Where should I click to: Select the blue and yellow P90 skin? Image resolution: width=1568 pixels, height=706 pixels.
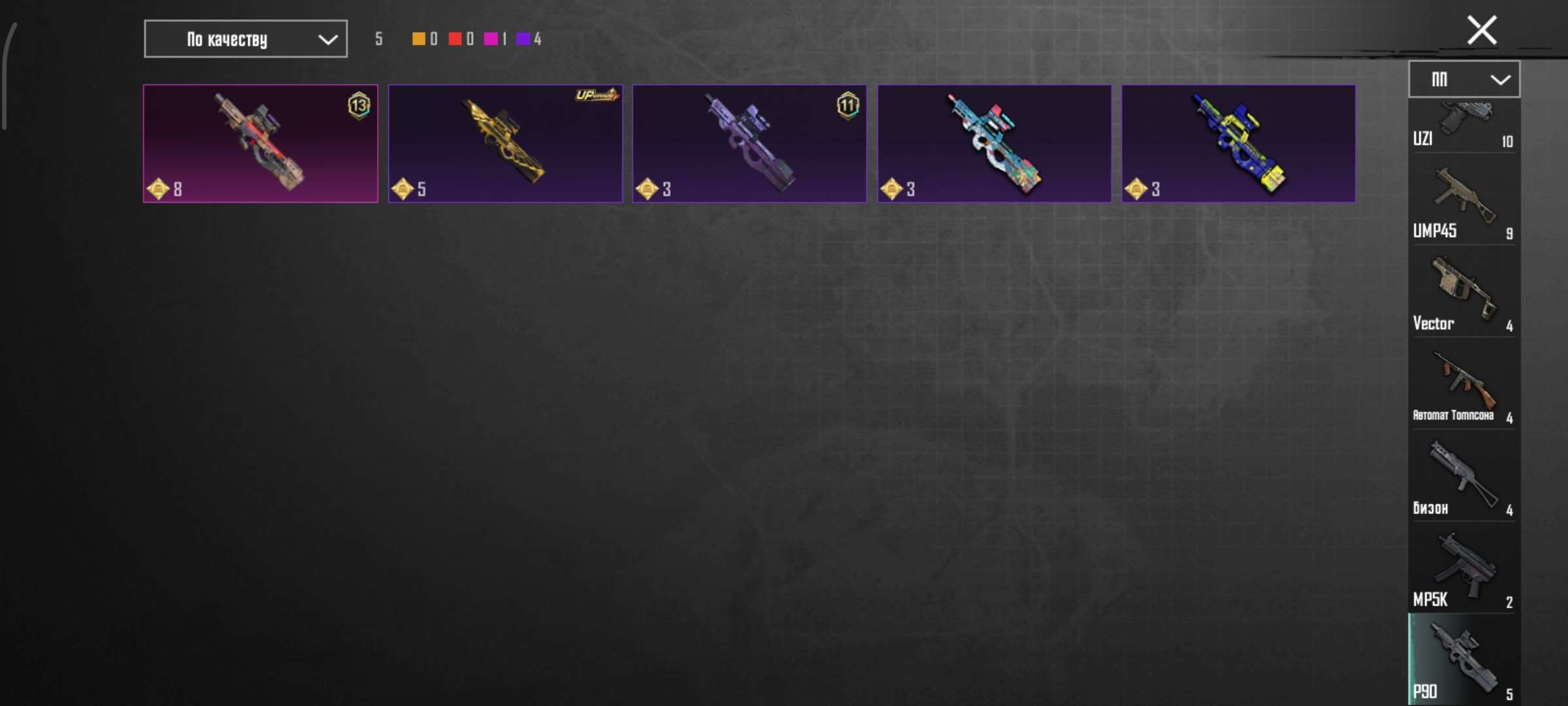[1238, 144]
